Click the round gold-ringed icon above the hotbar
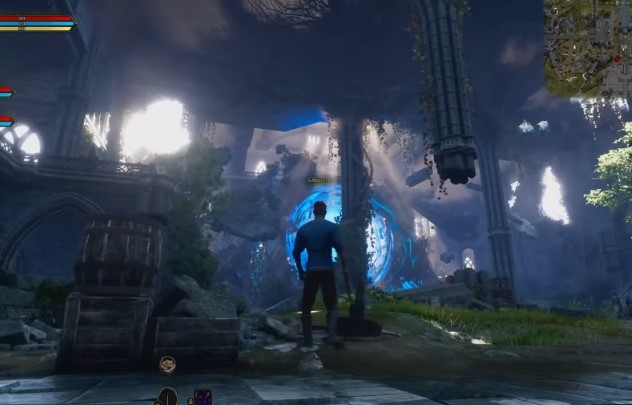Viewport: 632px width, 405px height. [167, 364]
